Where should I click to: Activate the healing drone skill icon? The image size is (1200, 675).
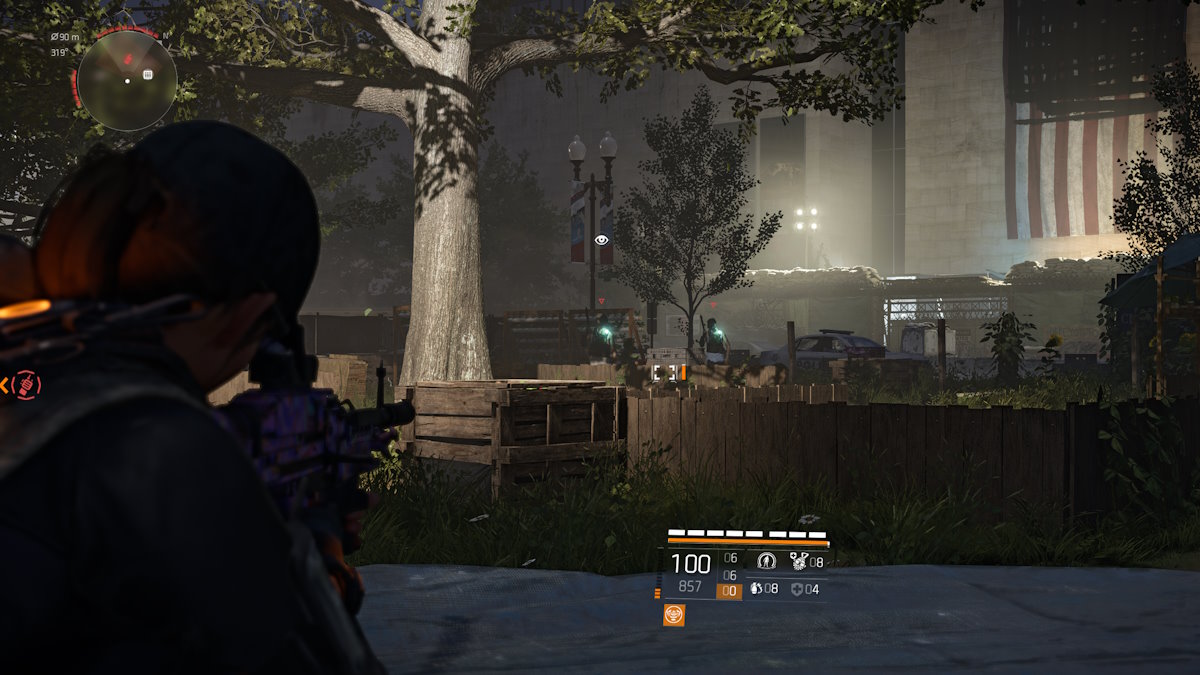[798, 560]
